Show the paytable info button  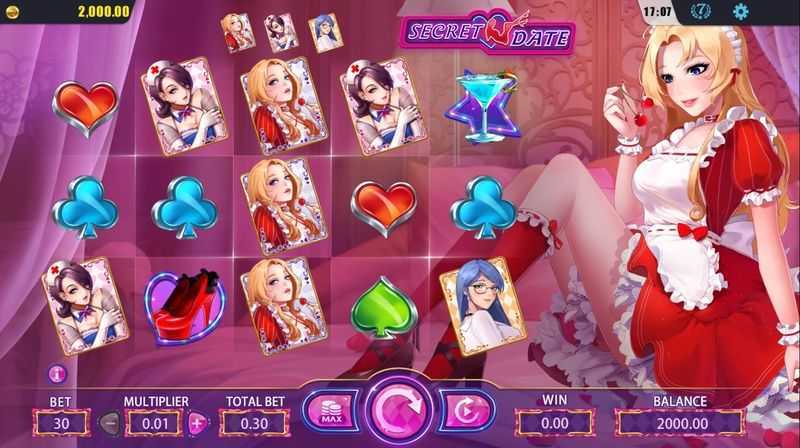(56, 374)
